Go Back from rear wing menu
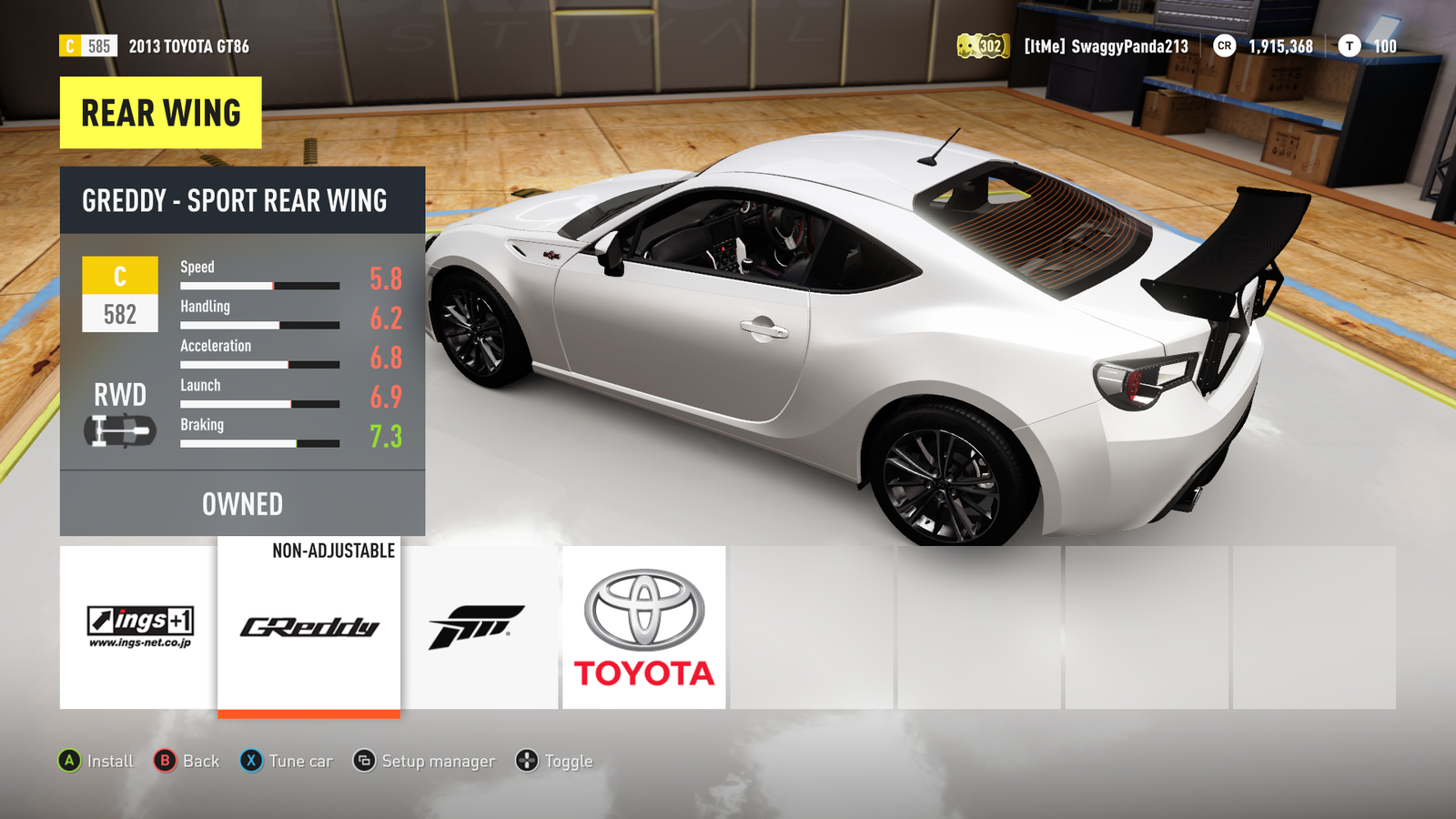 (187, 761)
